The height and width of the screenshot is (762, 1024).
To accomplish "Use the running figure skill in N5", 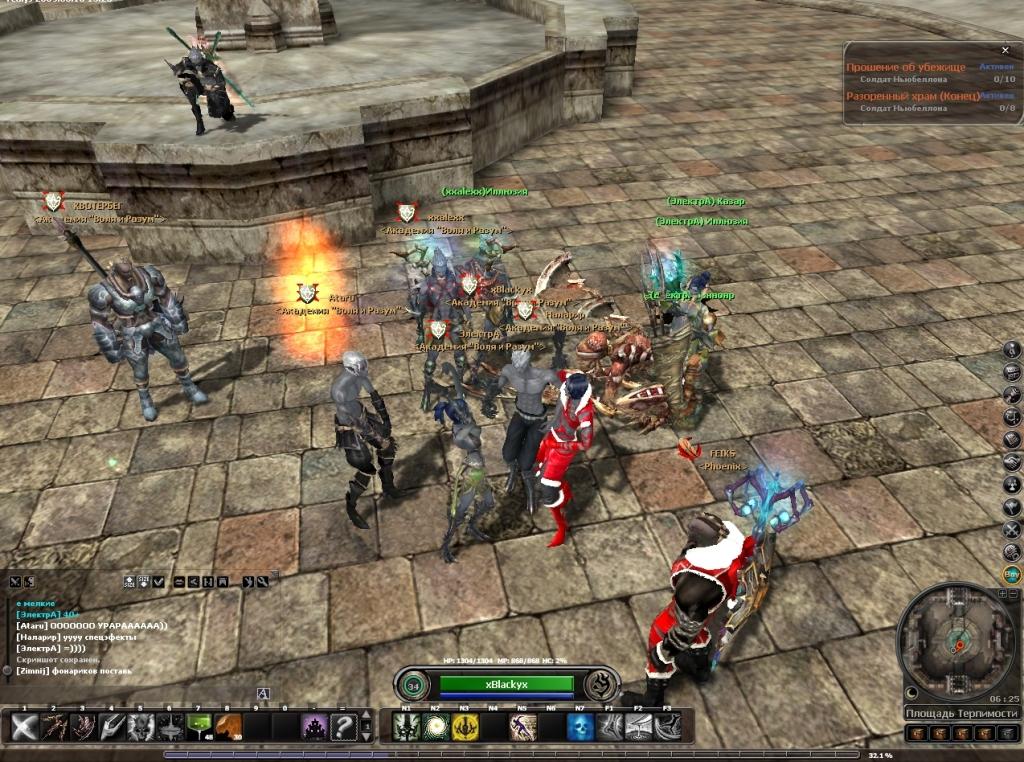I will pyautogui.click(x=523, y=728).
